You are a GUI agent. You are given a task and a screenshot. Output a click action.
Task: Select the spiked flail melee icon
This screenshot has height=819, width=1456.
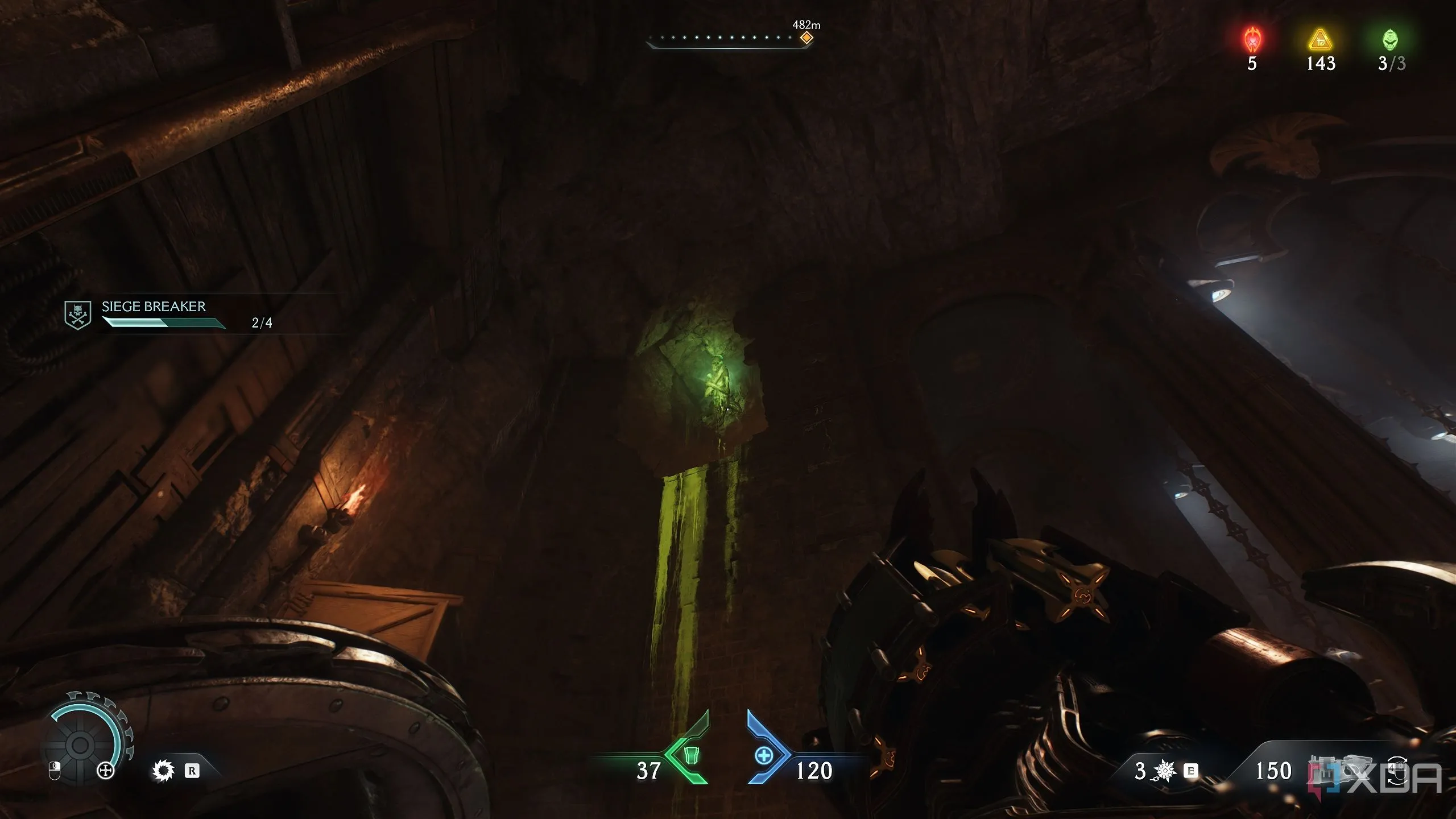[1164, 771]
